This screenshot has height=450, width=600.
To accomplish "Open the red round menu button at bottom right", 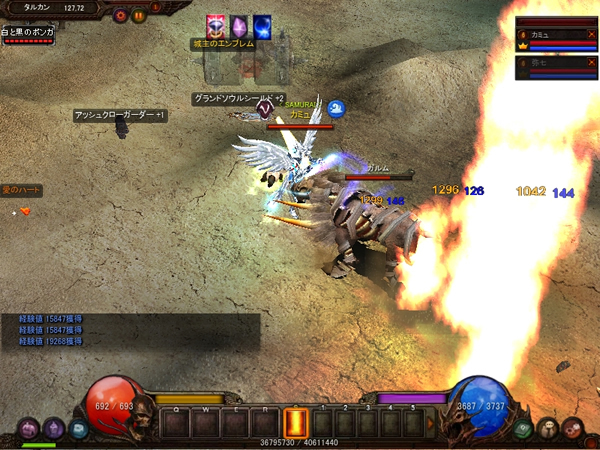I will pyautogui.click(x=572, y=428).
